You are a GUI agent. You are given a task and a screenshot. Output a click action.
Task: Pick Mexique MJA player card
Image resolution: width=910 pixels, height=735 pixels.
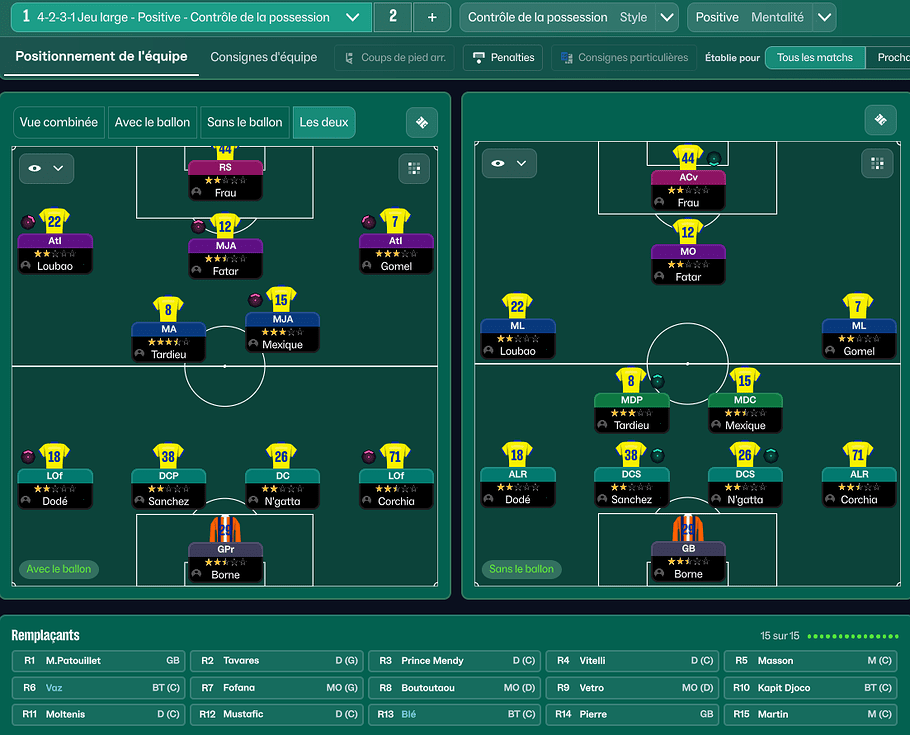(x=282, y=331)
